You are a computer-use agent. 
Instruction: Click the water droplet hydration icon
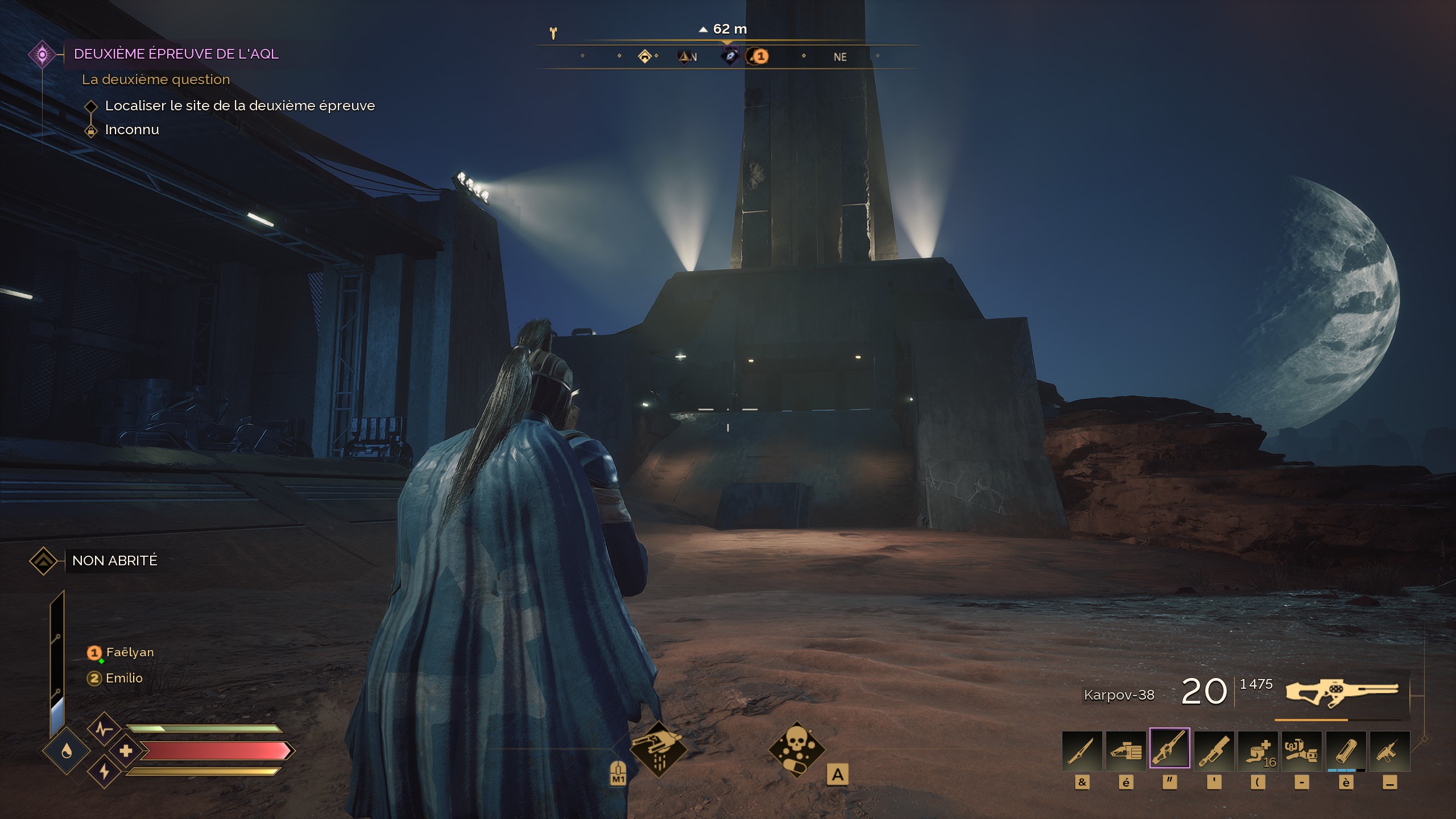click(x=67, y=752)
